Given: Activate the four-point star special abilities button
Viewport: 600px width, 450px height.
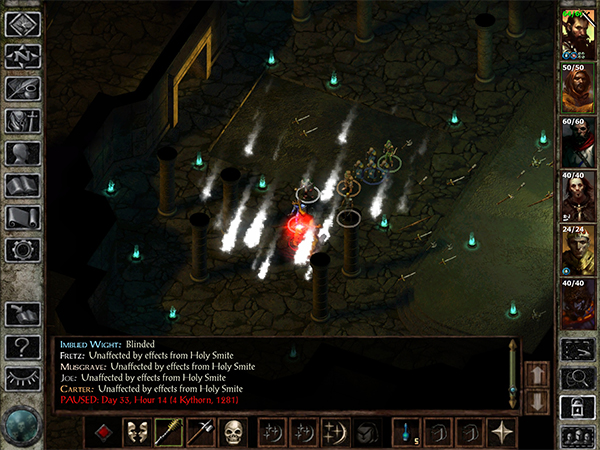Looking at the screenshot, I should click(x=502, y=432).
